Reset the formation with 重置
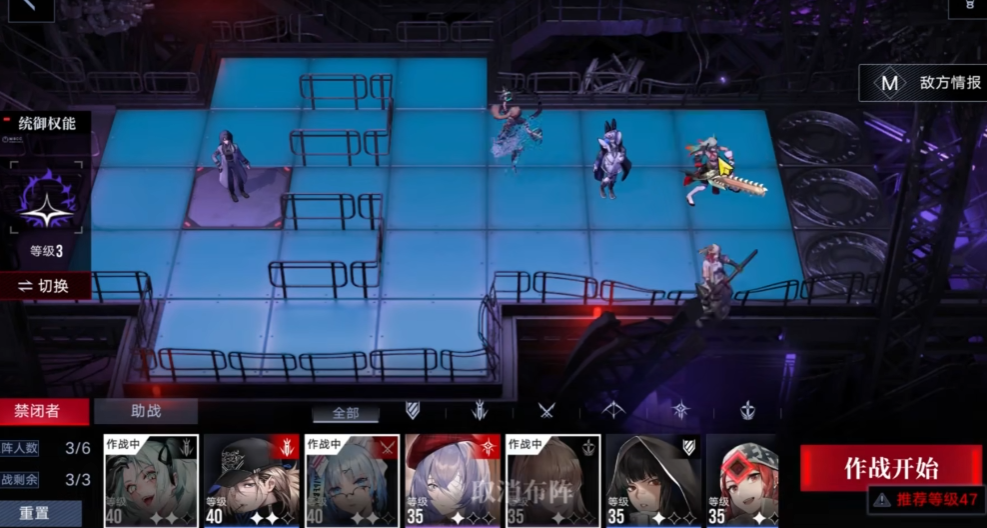 point(34,512)
